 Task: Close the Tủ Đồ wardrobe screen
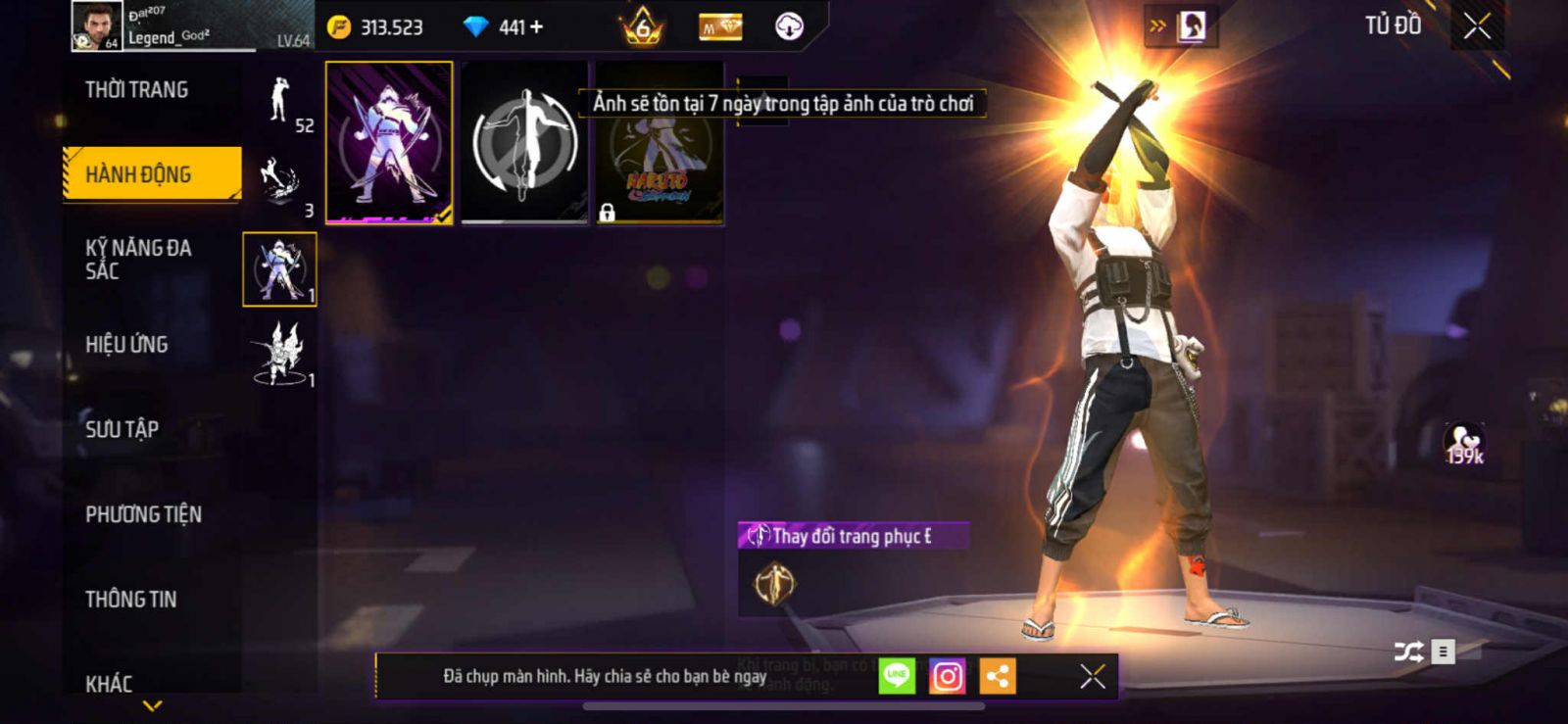1477,26
